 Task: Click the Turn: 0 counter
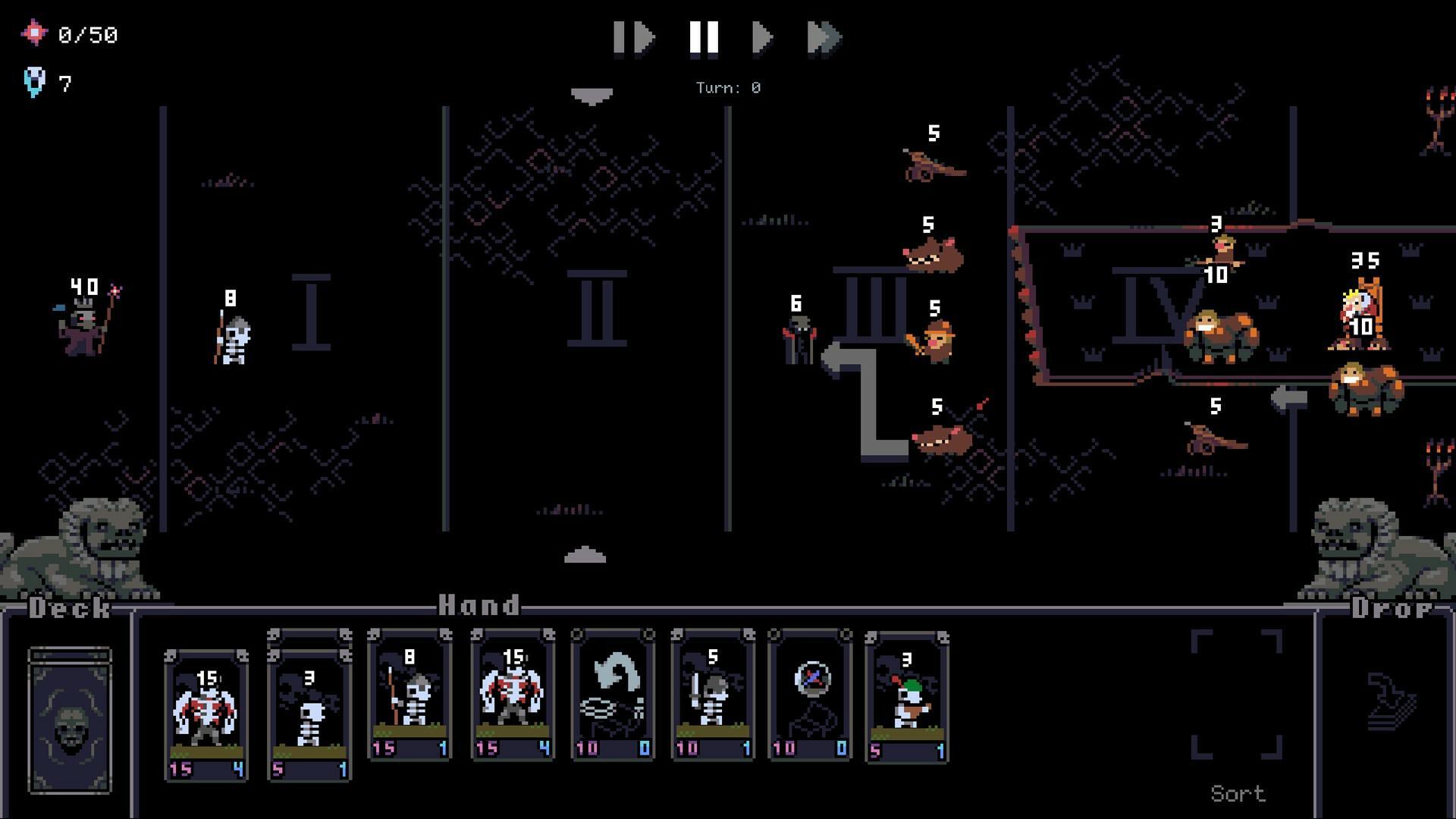tap(727, 87)
